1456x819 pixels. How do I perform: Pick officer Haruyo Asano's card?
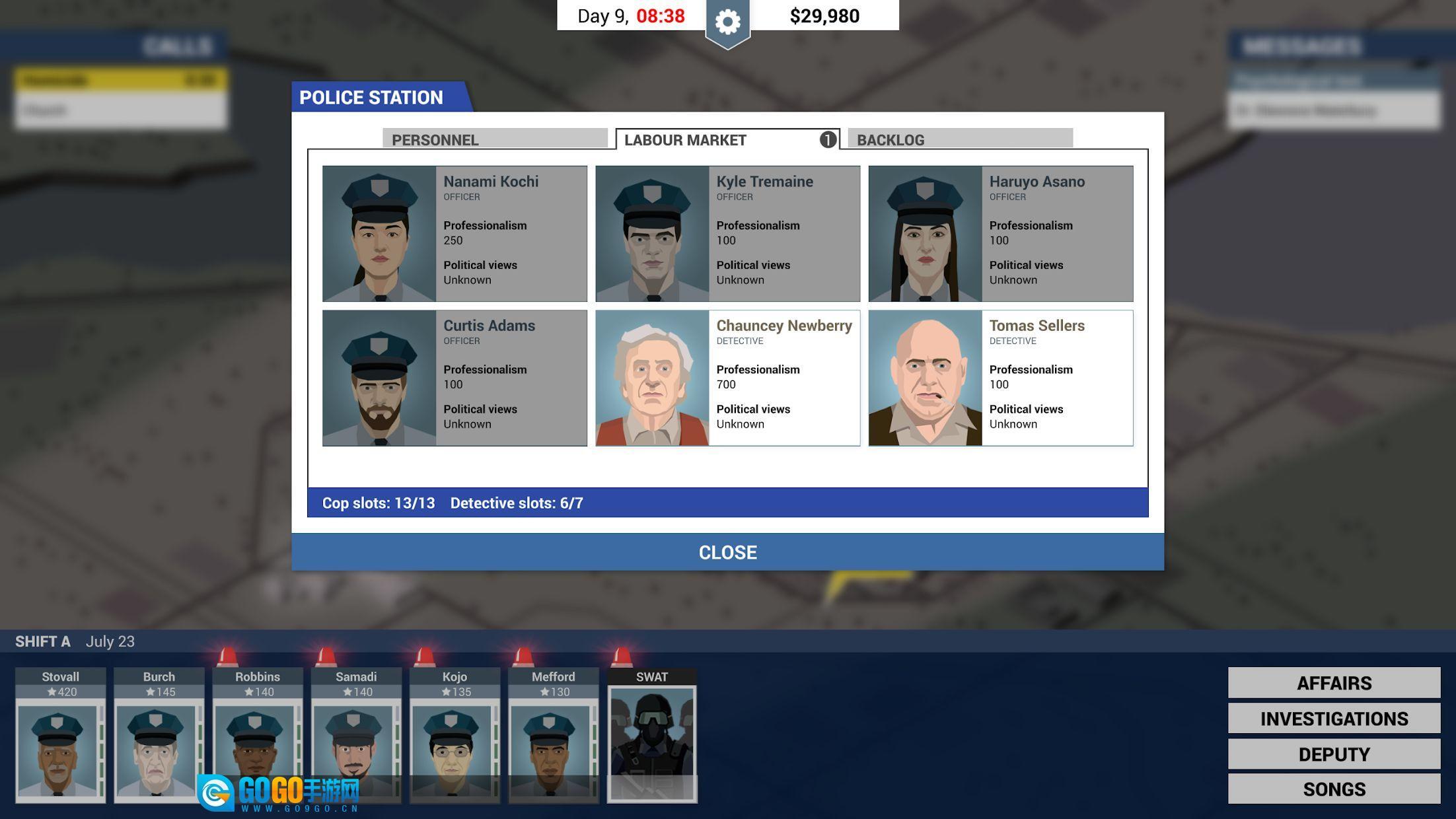[1000, 234]
